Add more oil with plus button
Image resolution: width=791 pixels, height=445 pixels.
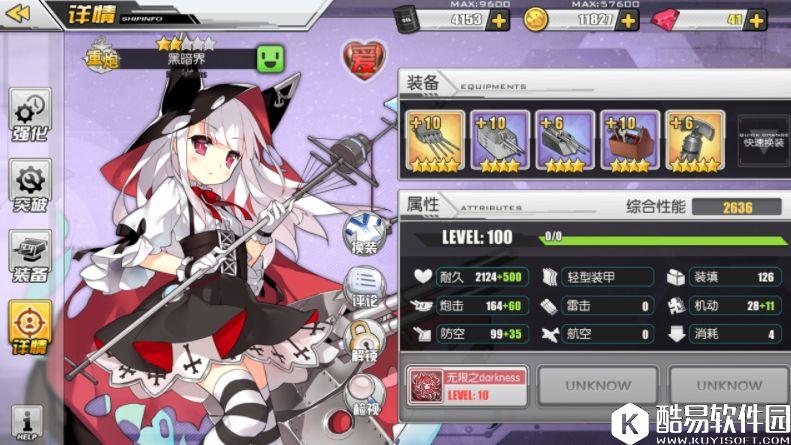pos(497,19)
